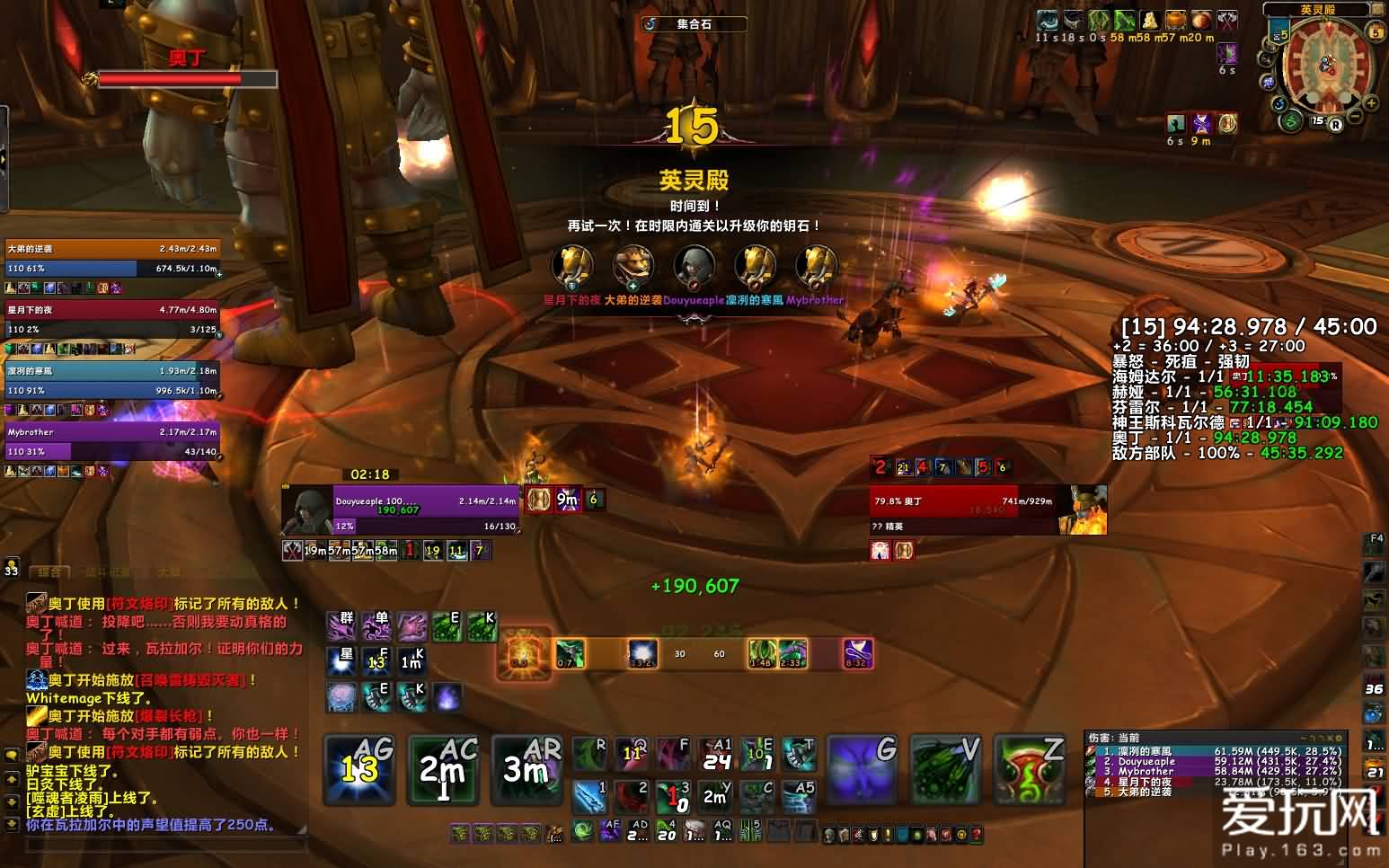Use the purple face ability bound to G
1389x868 pixels.
coord(861,769)
